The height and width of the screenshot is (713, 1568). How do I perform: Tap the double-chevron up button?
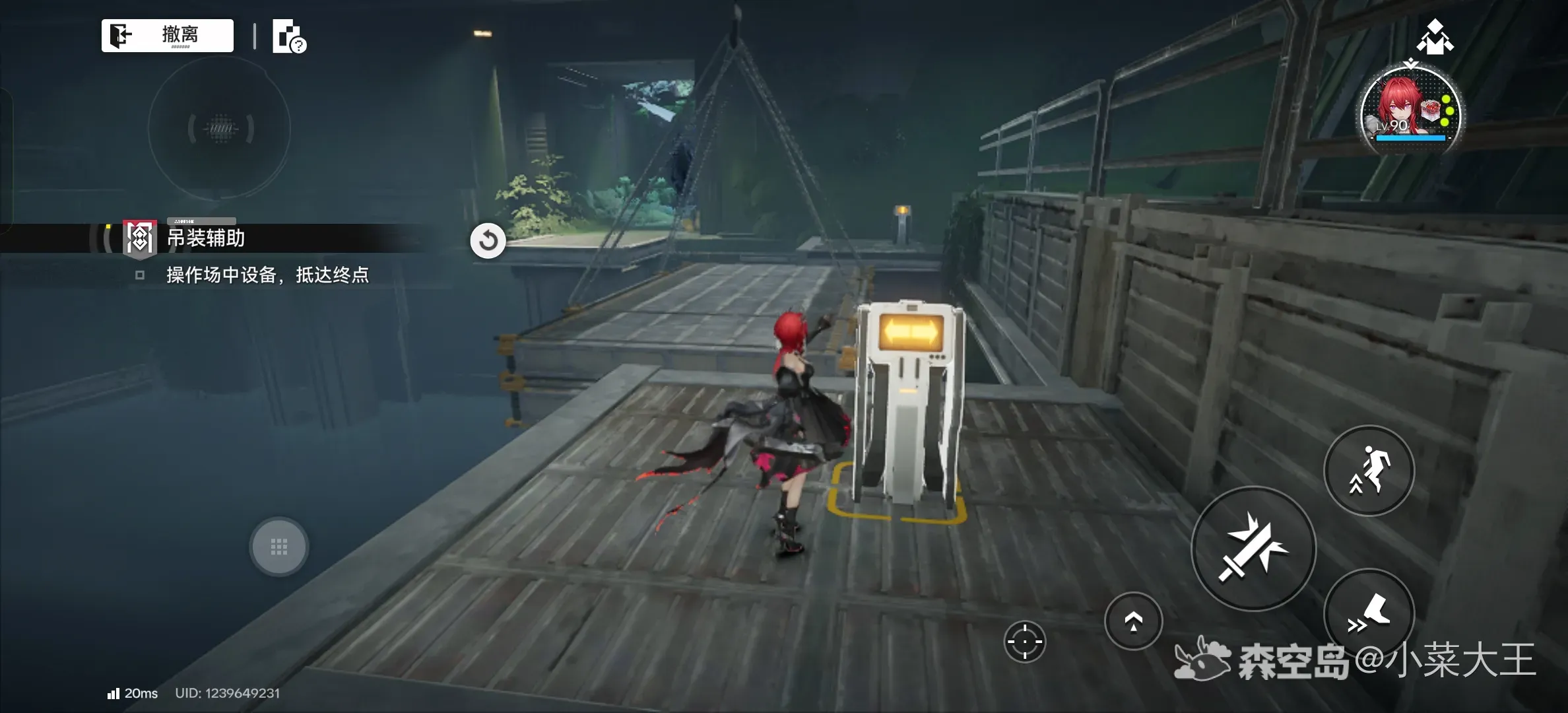point(1133,621)
